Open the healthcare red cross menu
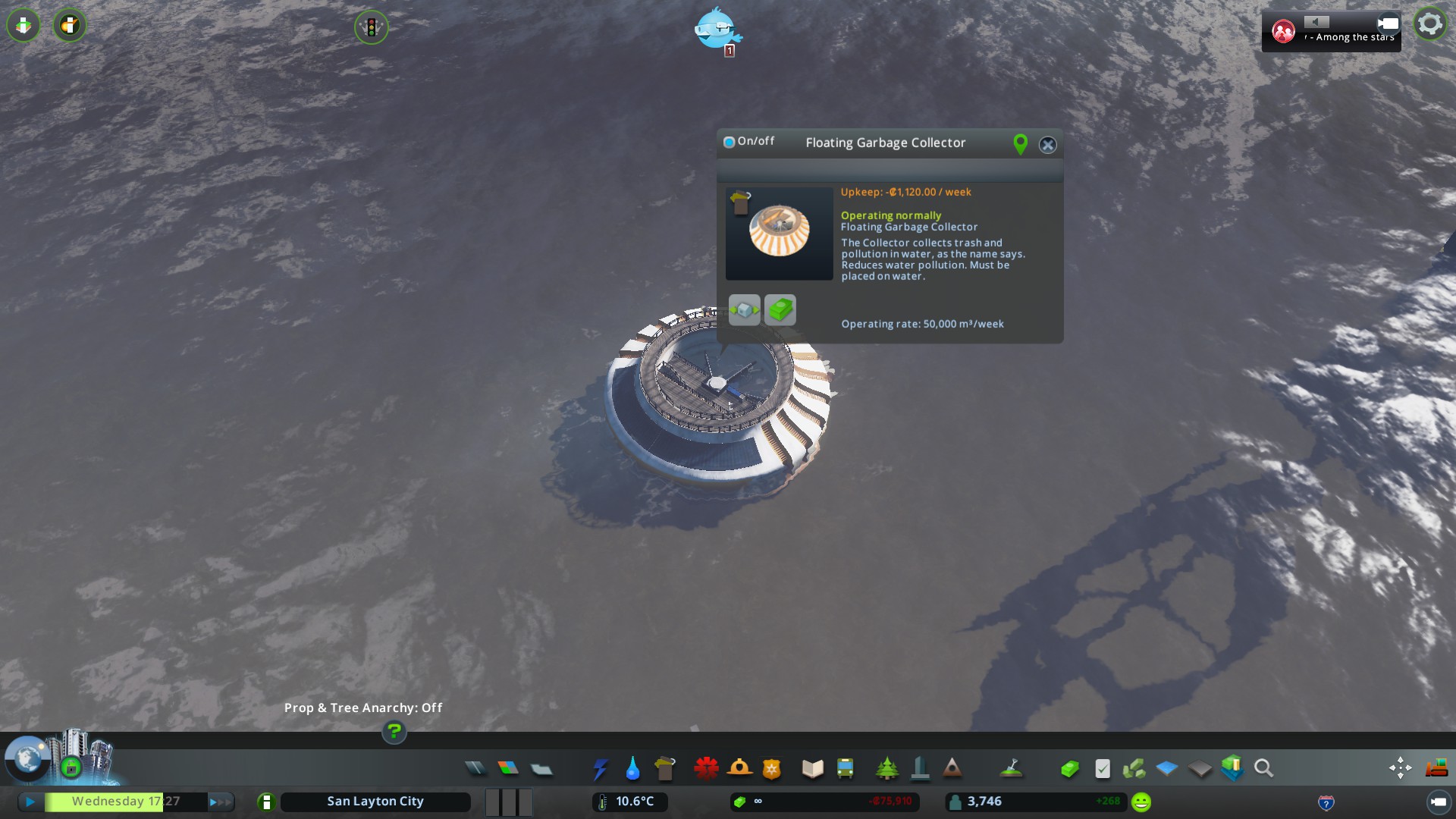 pos(706,769)
